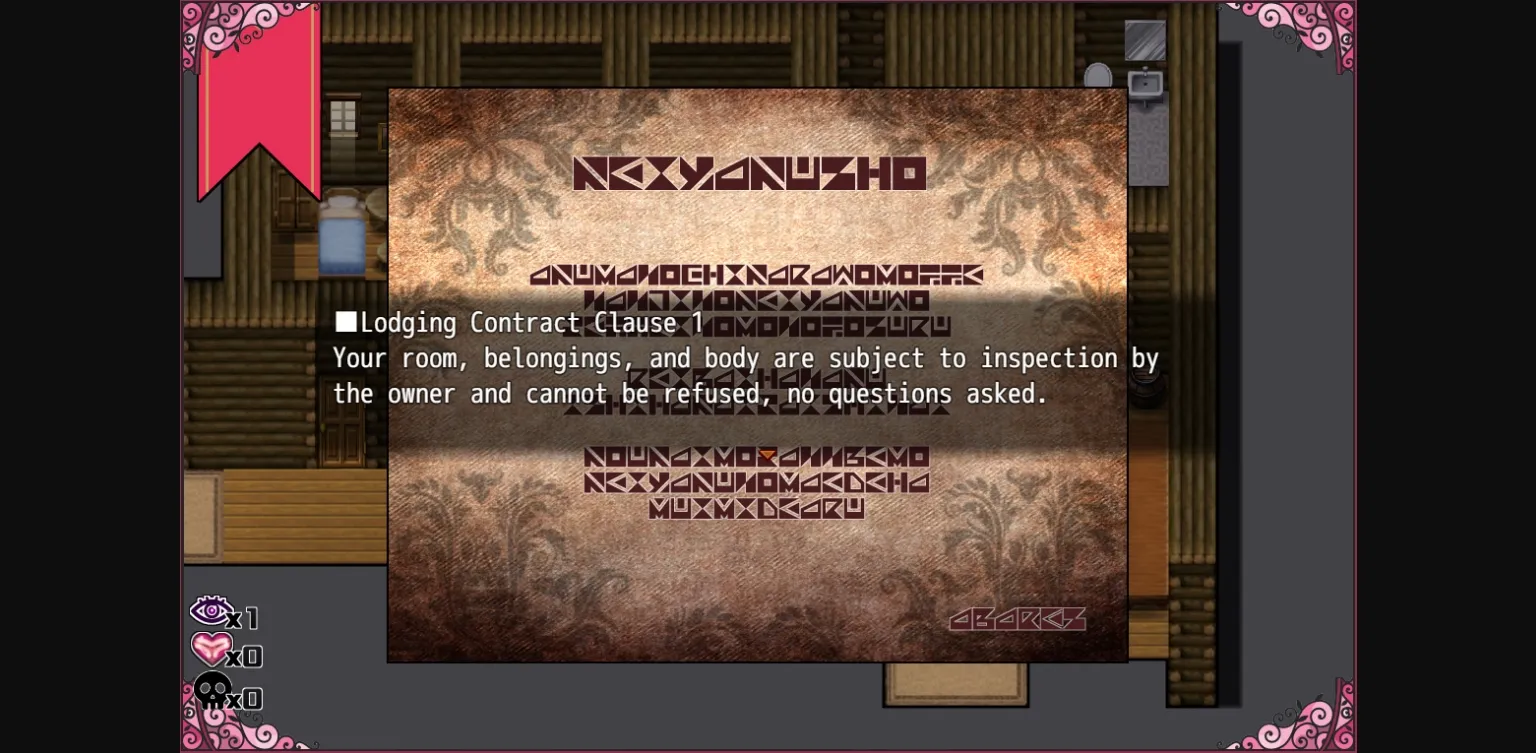This screenshot has width=1536, height=753.
Task: Click the black skull icon counter
Action: click(x=213, y=692)
